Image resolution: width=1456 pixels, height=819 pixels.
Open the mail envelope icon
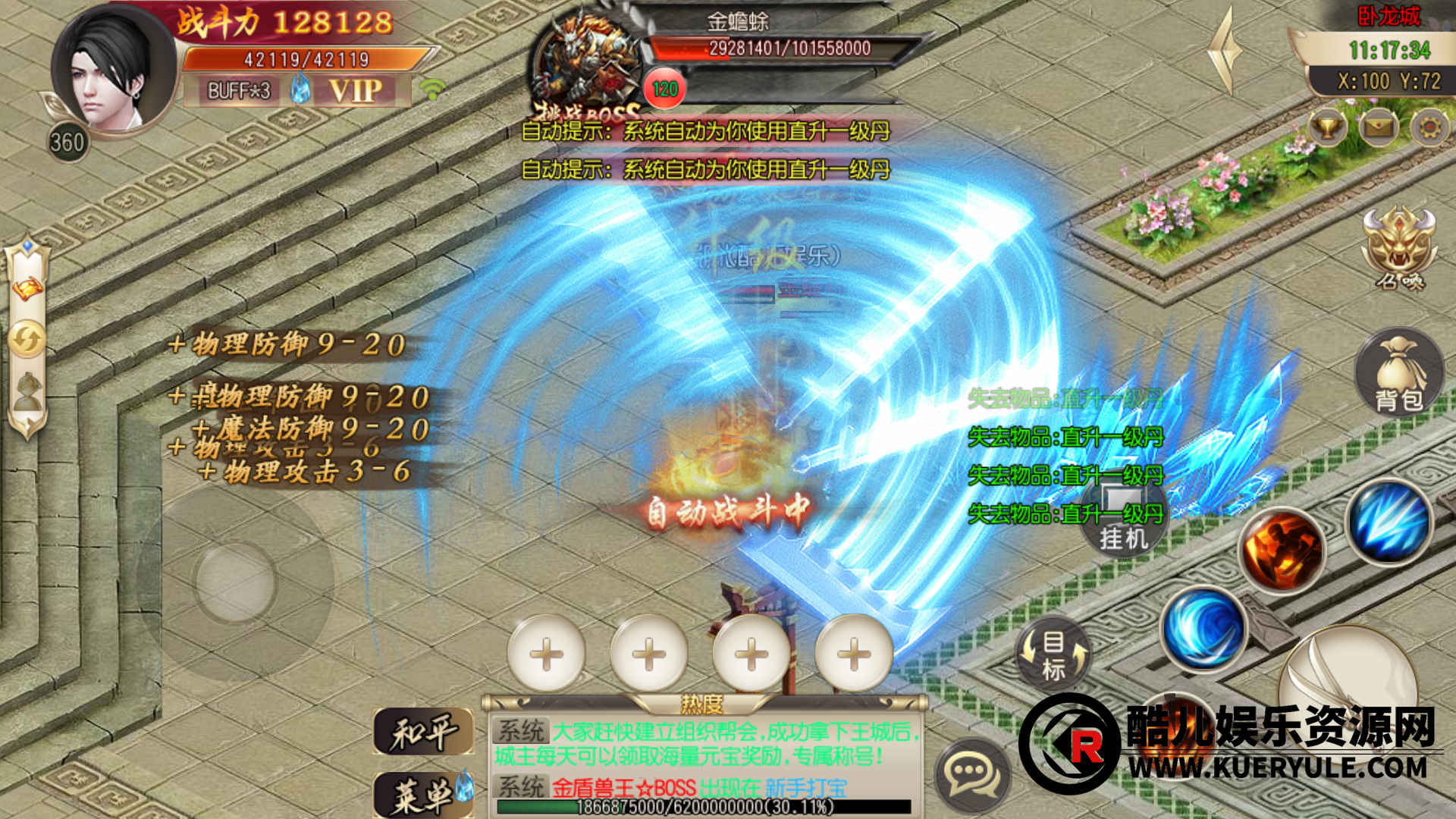click(1379, 127)
